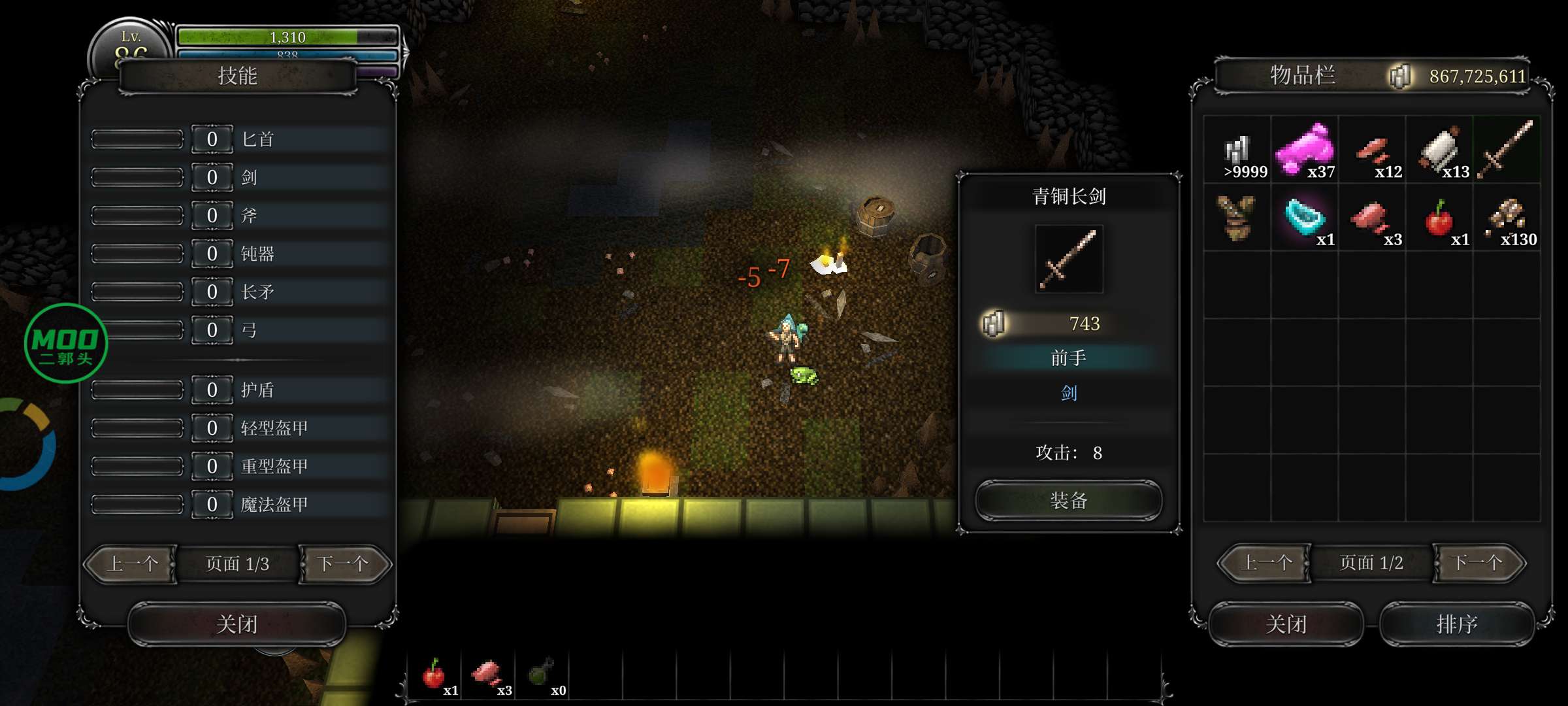Viewport: 1568px width, 706px height.
Task: Go to next skills page
Action: [x=344, y=563]
